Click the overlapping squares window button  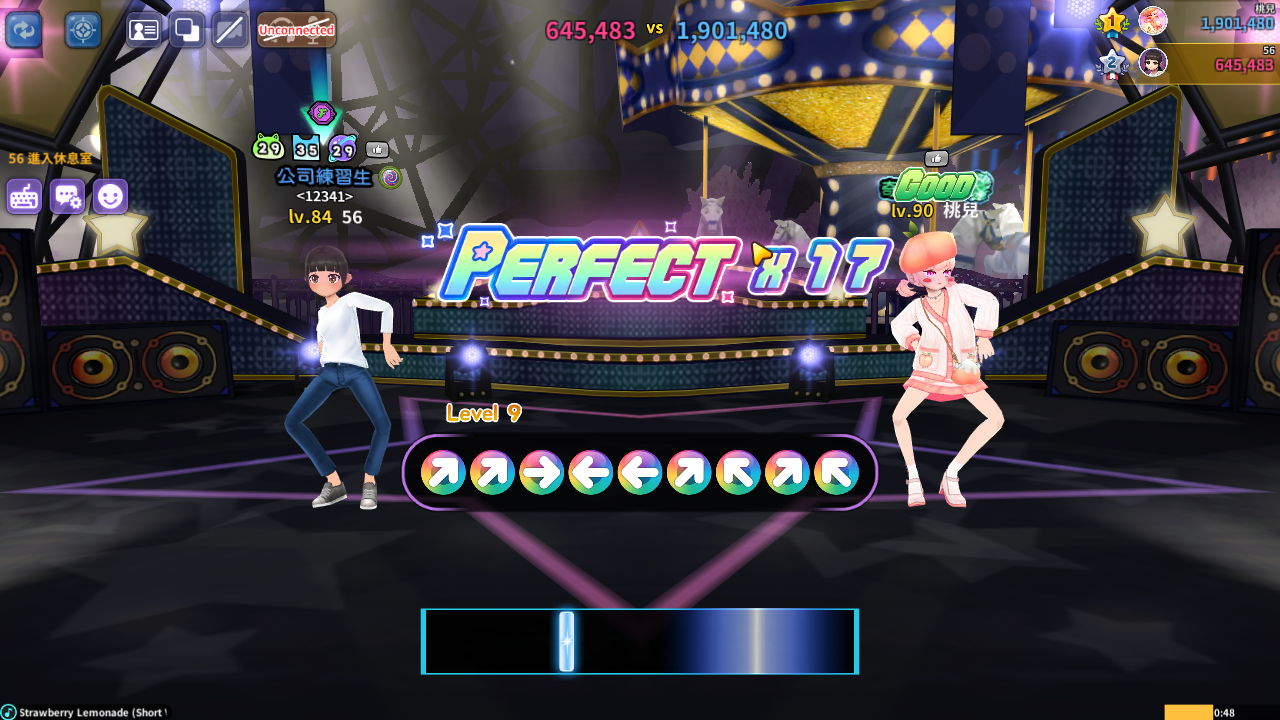pyautogui.click(x=187, y=30)
